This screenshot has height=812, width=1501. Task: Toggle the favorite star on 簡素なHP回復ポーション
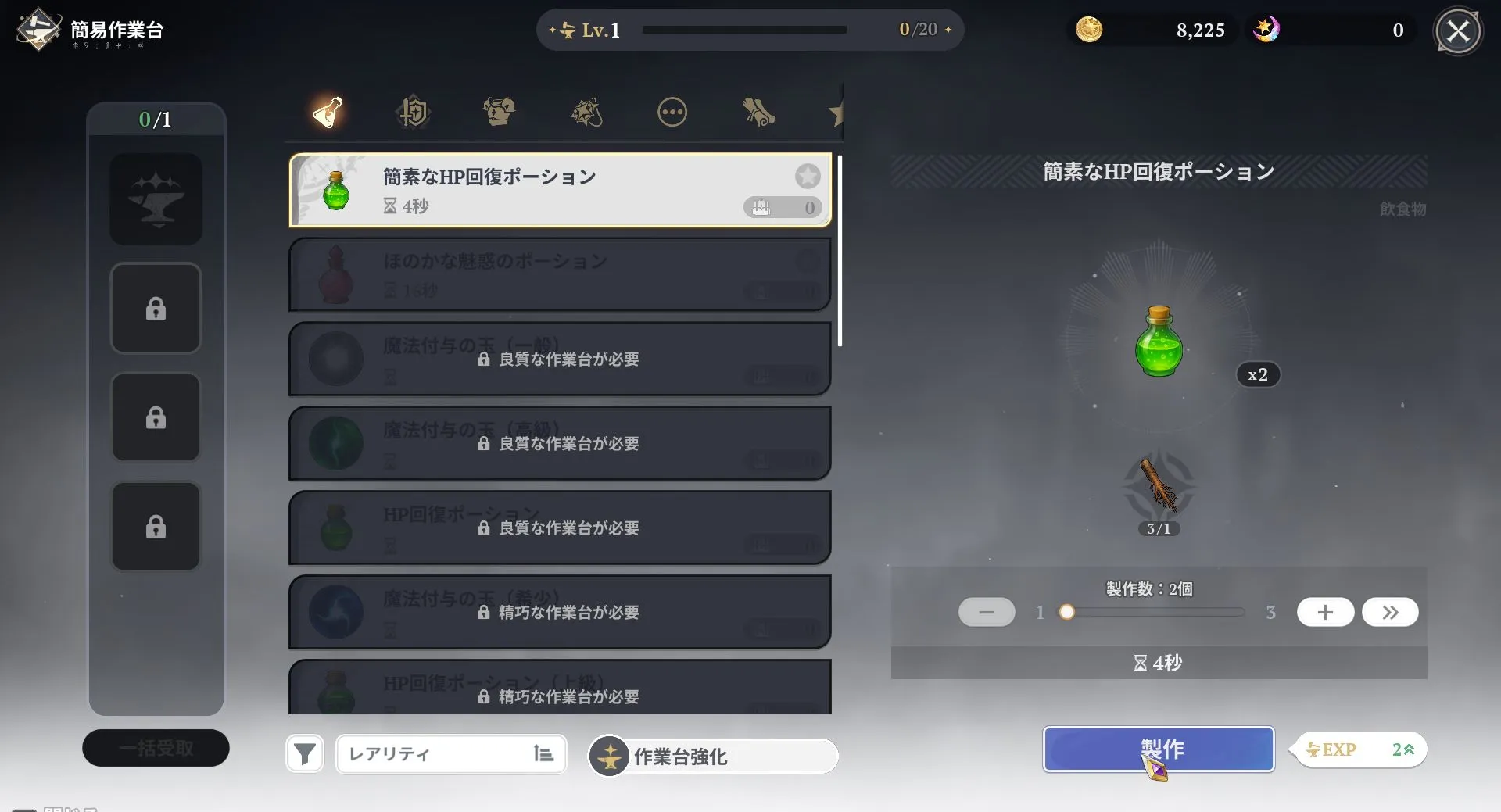808,176
